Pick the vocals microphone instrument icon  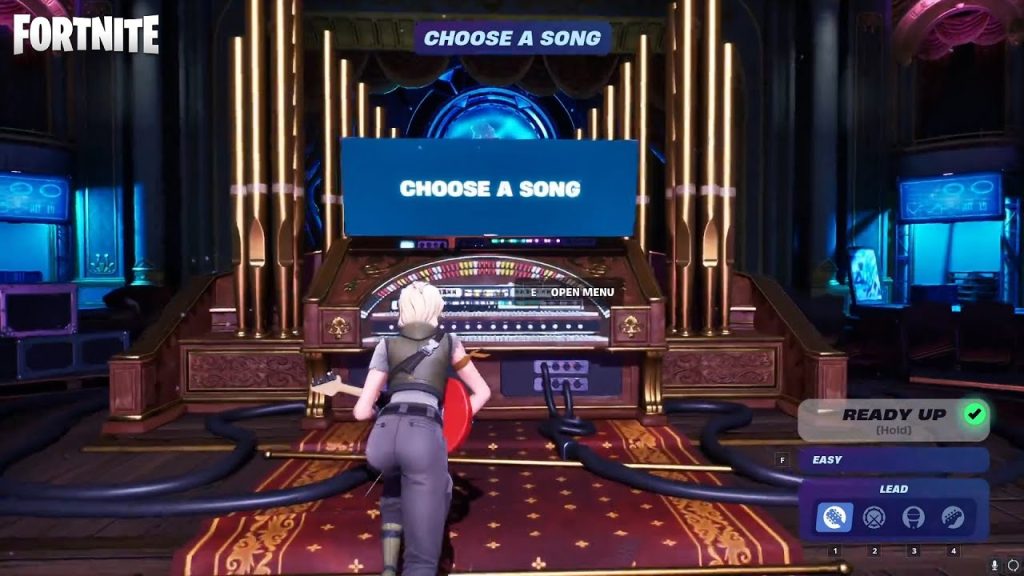click(x=913, y=517)
